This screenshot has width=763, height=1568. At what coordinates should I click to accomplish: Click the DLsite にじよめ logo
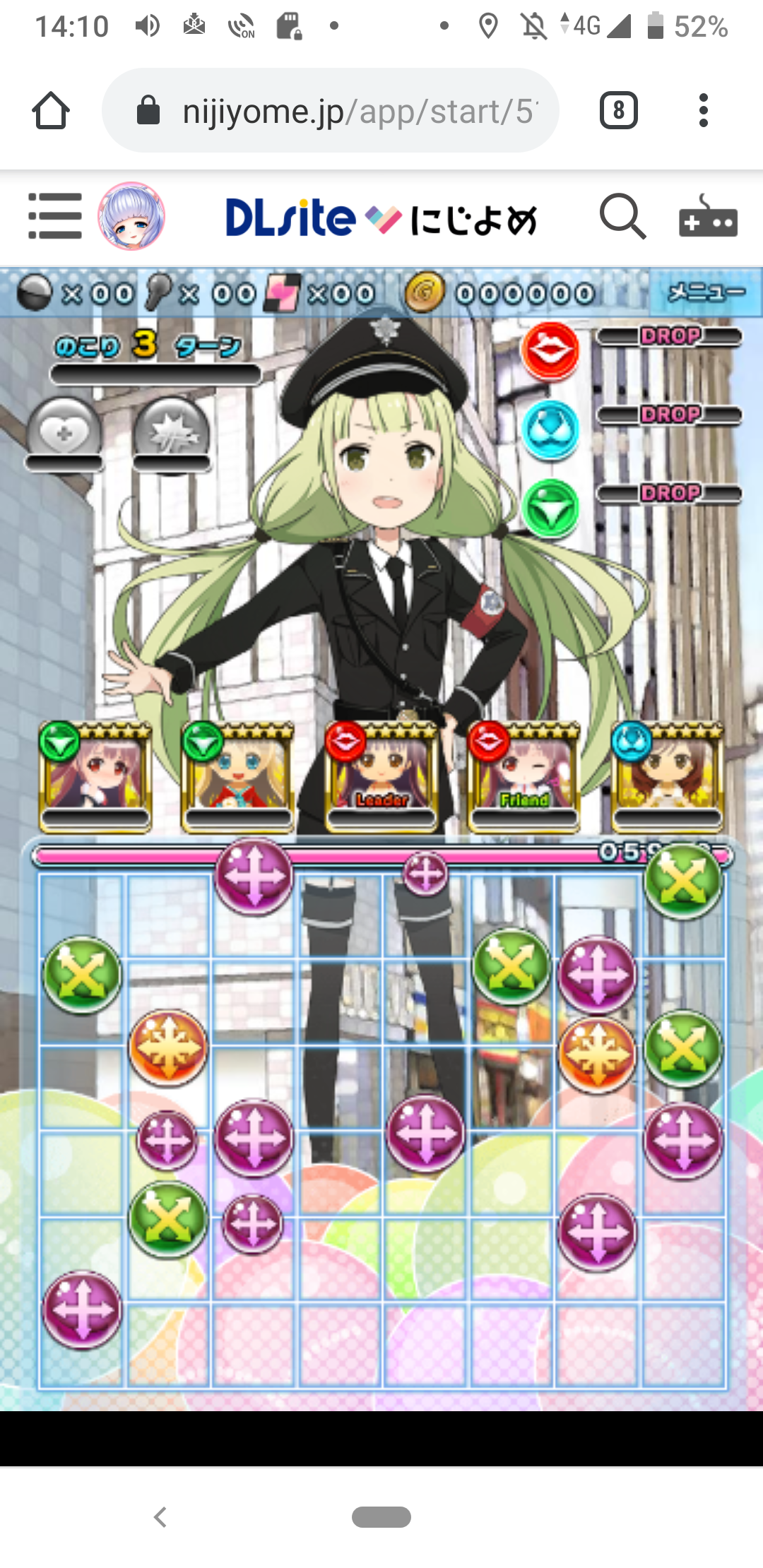coord(381,218)
